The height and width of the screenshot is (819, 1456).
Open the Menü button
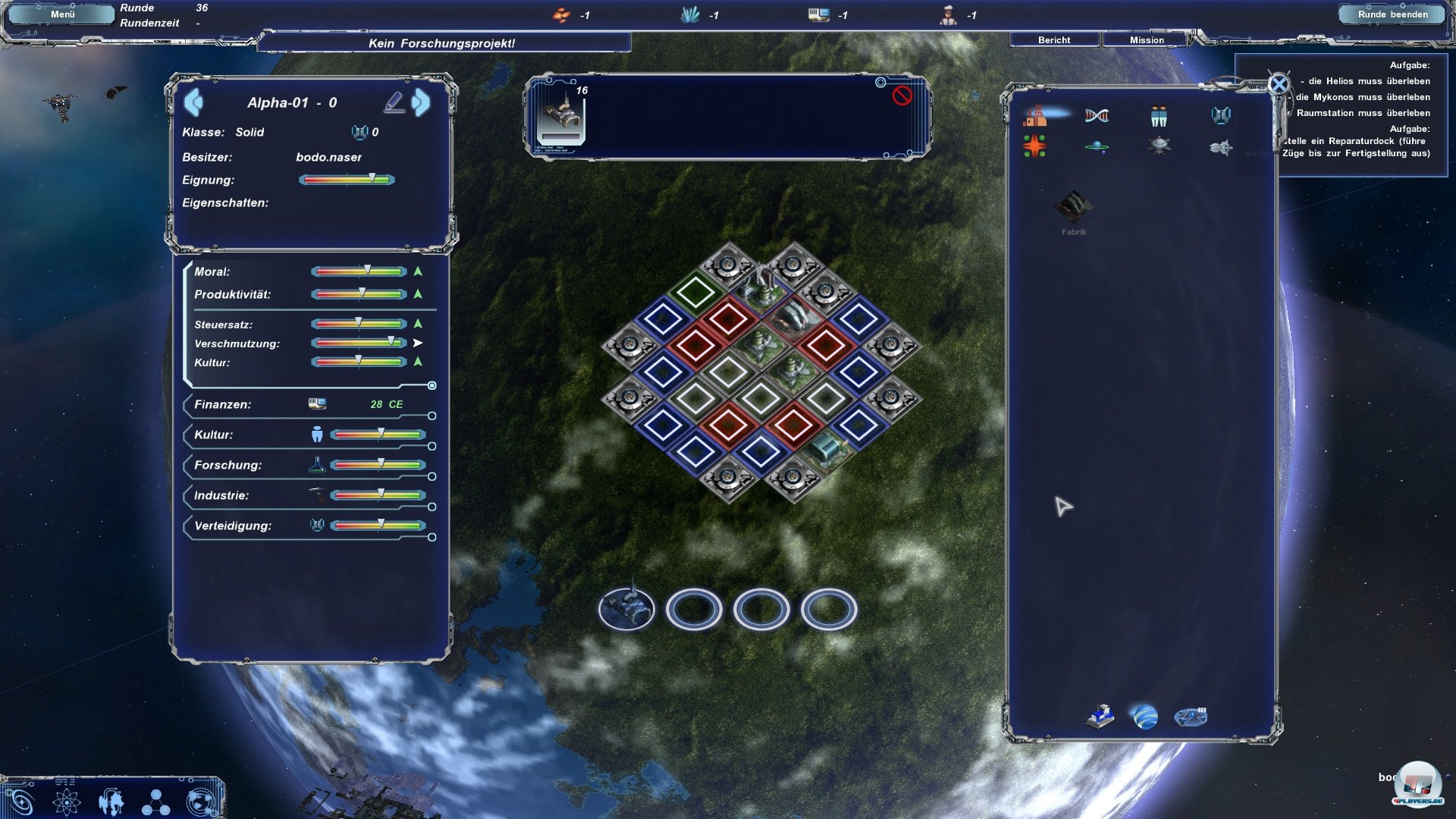62,14
